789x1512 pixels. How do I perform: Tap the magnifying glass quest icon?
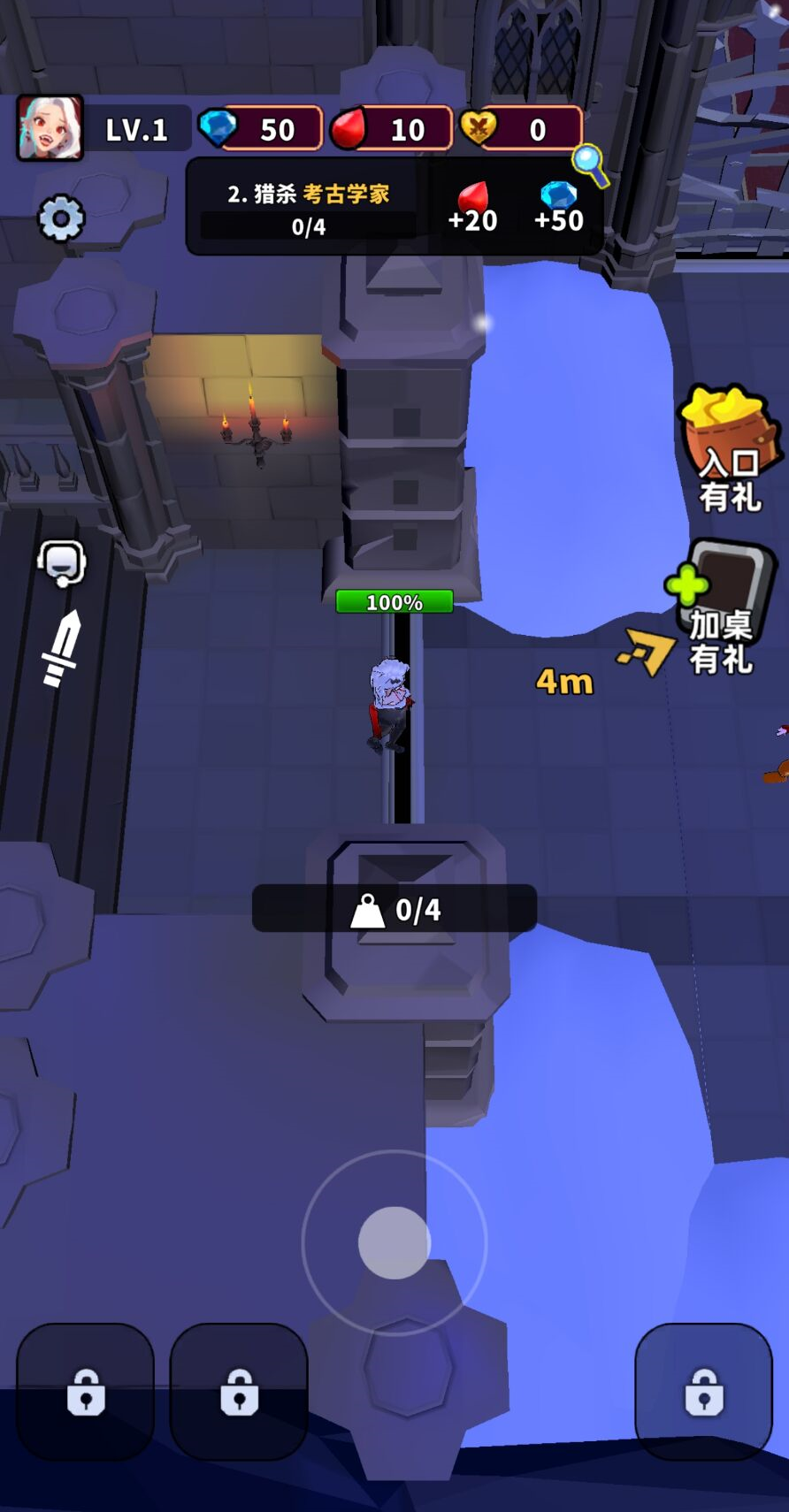click(x=590, y=164)
